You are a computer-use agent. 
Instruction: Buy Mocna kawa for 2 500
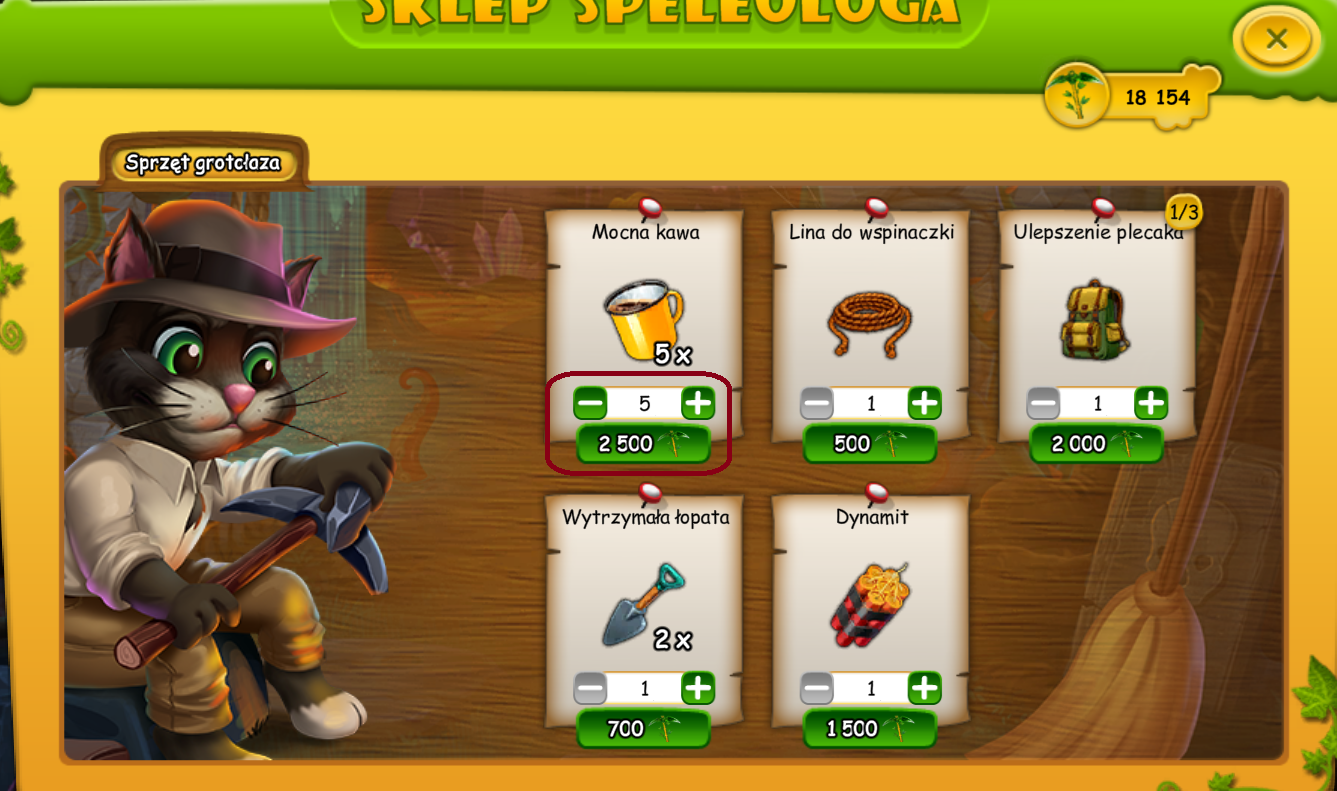click(x=643, y=444)
